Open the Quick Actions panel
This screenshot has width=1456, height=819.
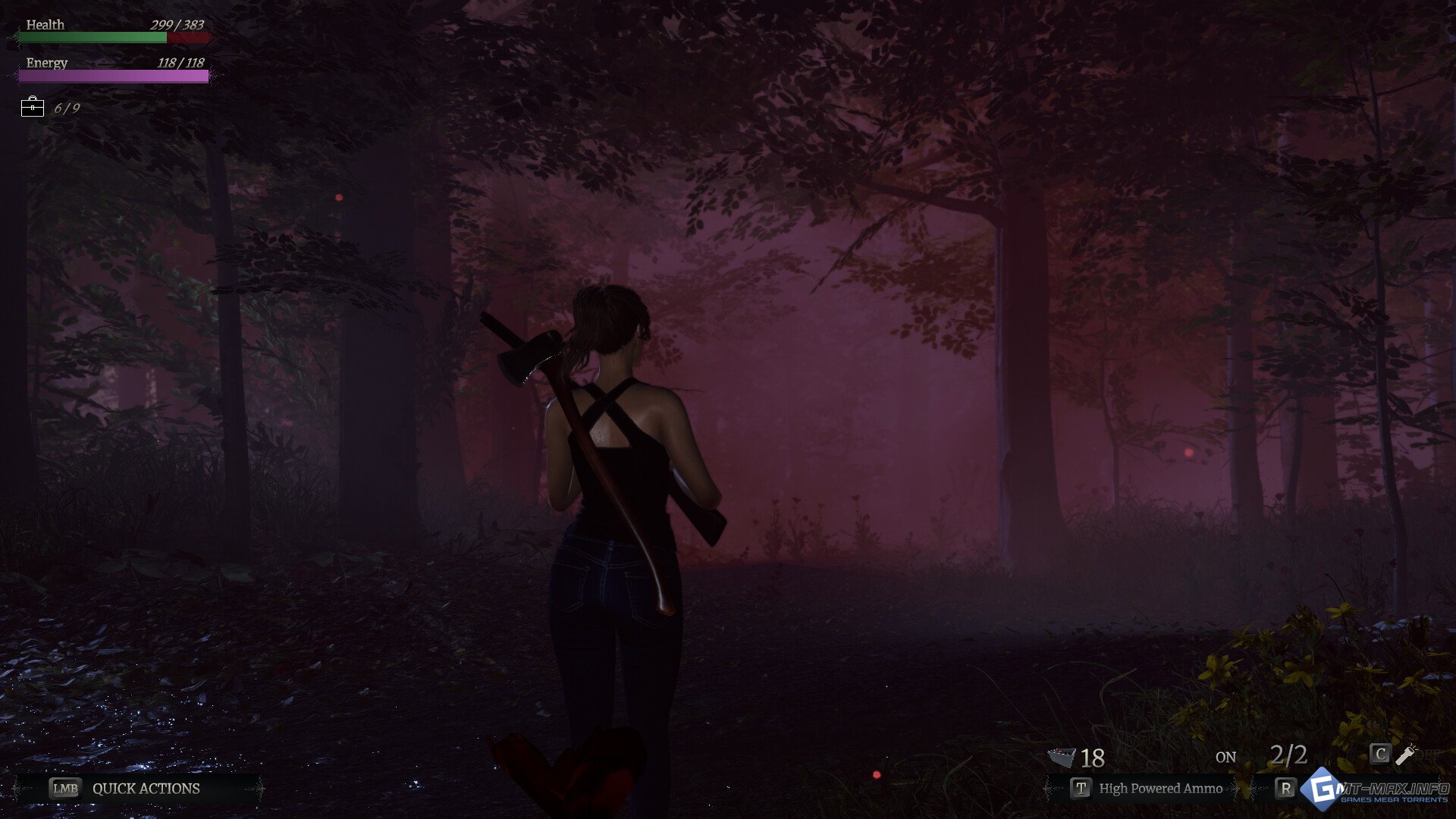click(146, 789)
